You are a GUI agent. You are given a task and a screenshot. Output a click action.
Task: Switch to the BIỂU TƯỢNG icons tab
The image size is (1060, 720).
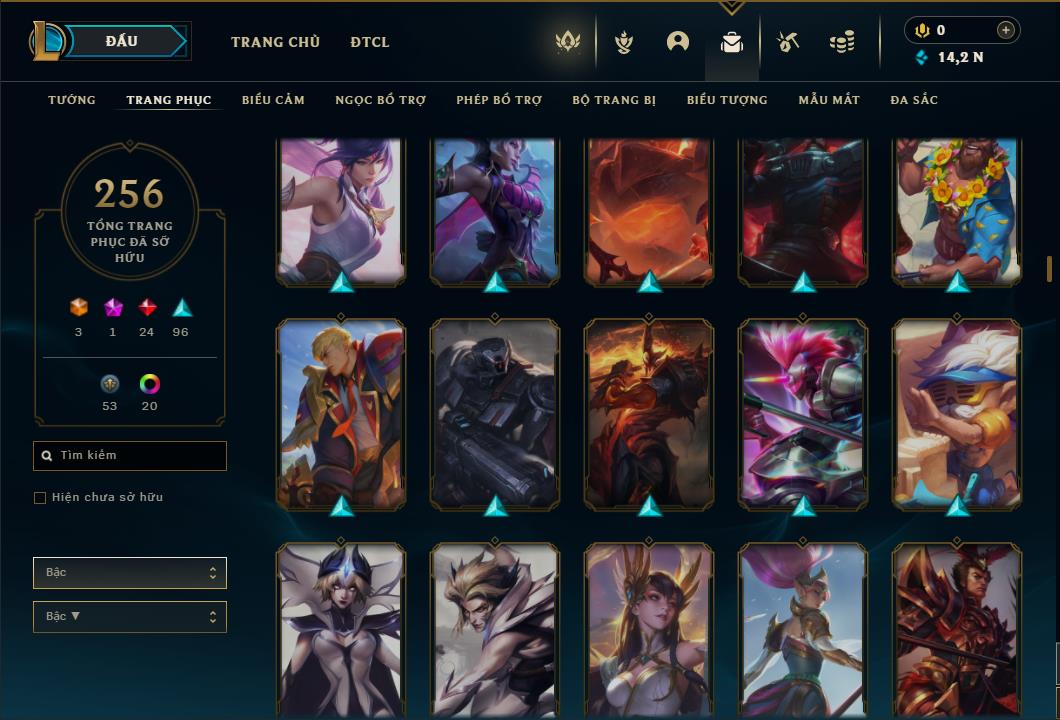pos(727,100)
